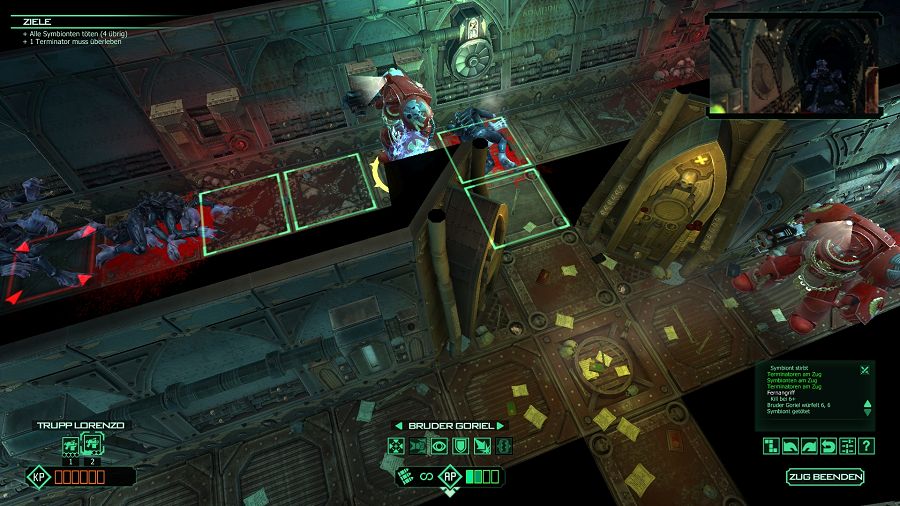
Task: Switch to next Terminator with right arrow
Action: (x=502, y=426)
